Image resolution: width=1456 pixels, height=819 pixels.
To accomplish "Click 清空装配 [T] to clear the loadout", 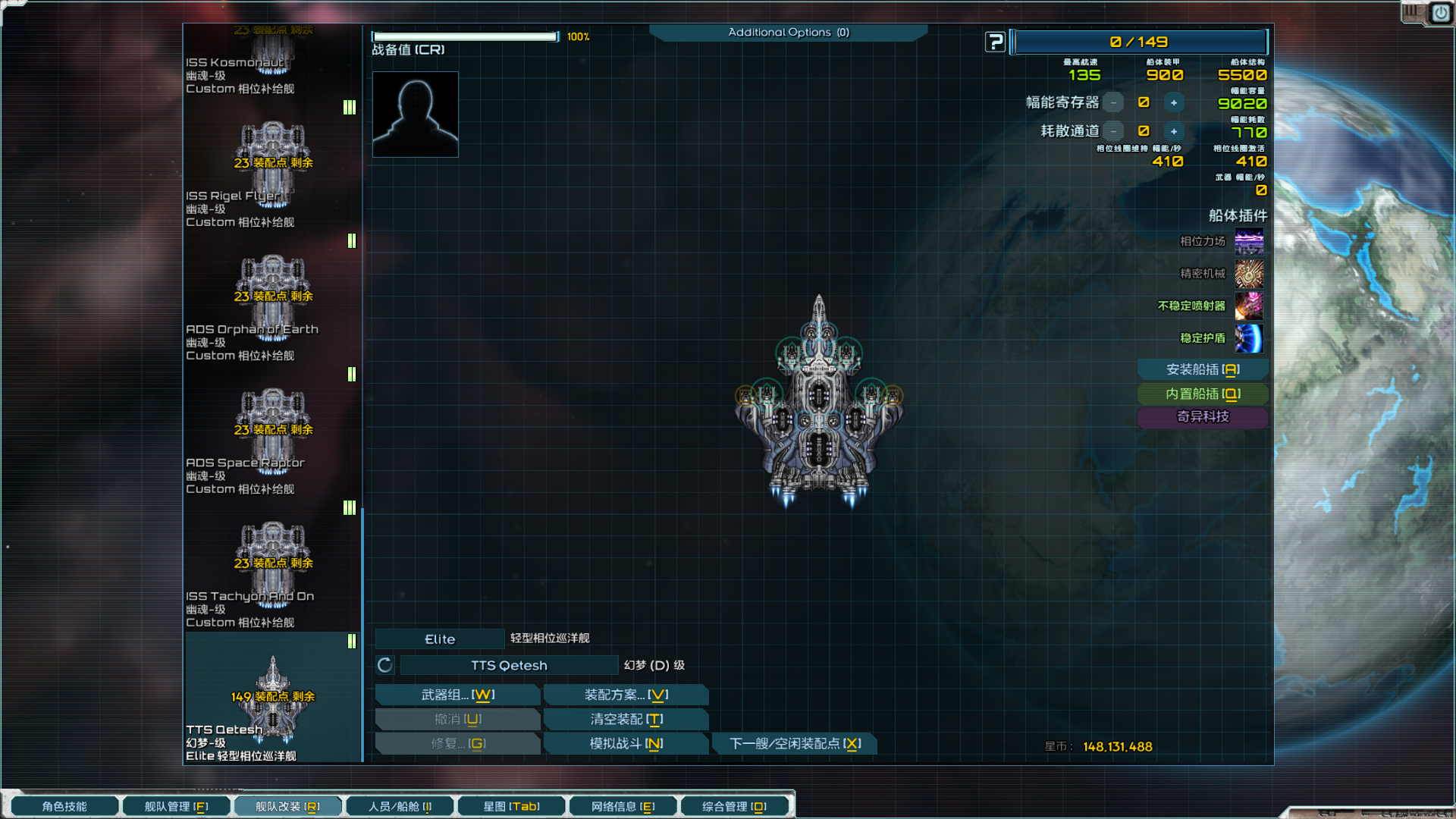I will click(625, 719).
